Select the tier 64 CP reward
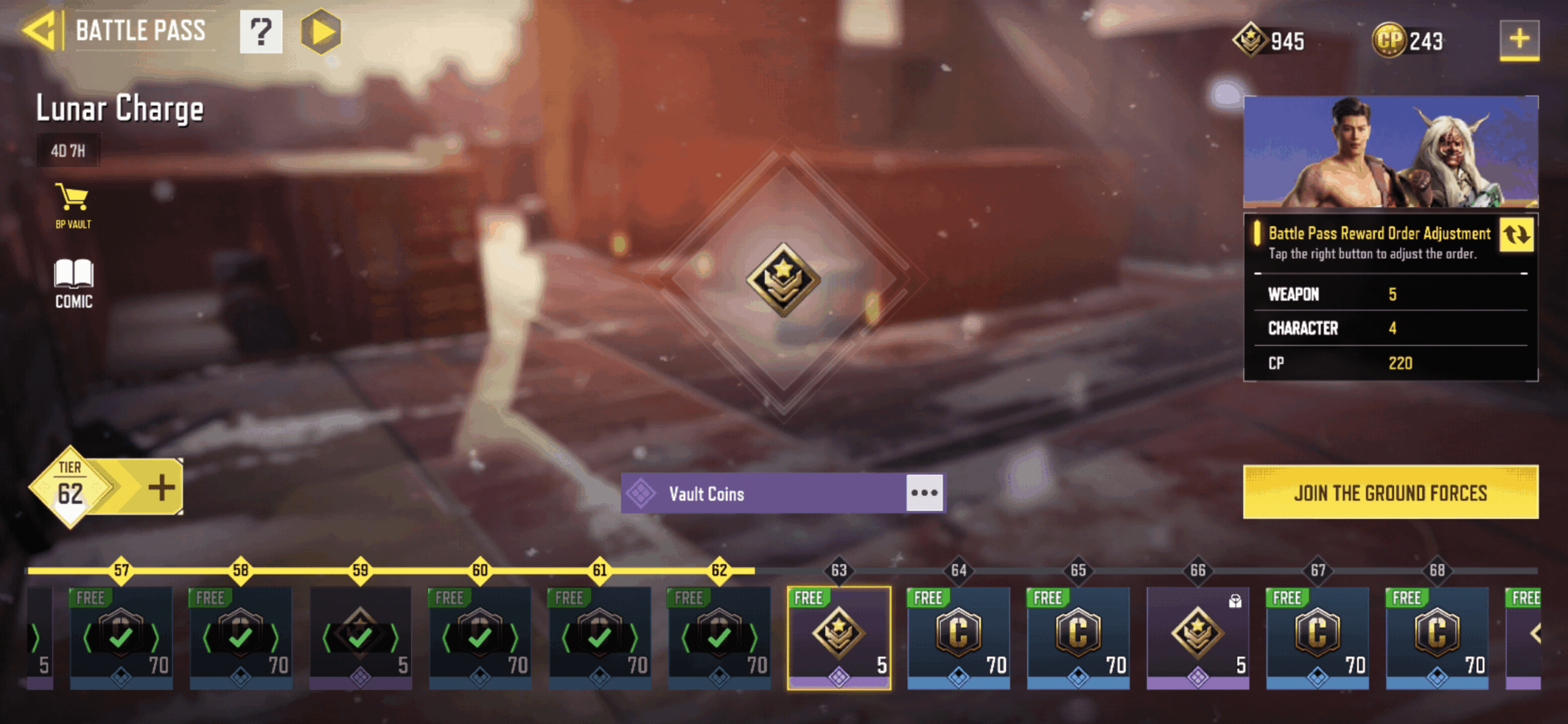This screenshot has height=724, width=1568. coord(959,637)
